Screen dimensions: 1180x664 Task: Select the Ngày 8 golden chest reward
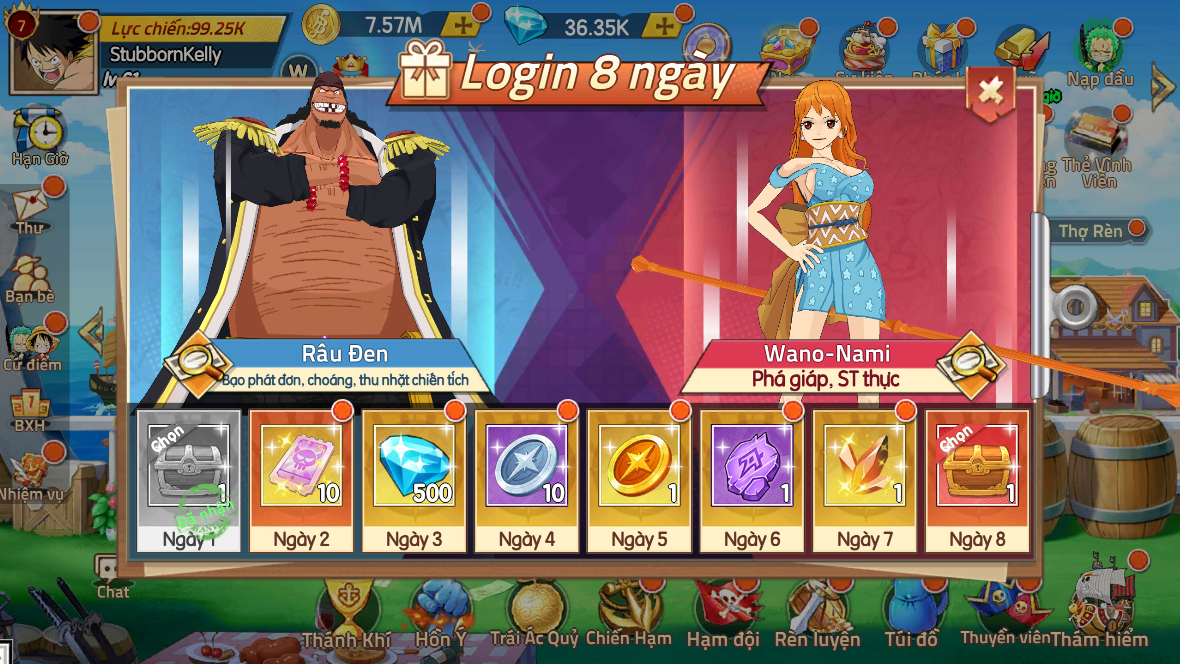coord(977,469)
